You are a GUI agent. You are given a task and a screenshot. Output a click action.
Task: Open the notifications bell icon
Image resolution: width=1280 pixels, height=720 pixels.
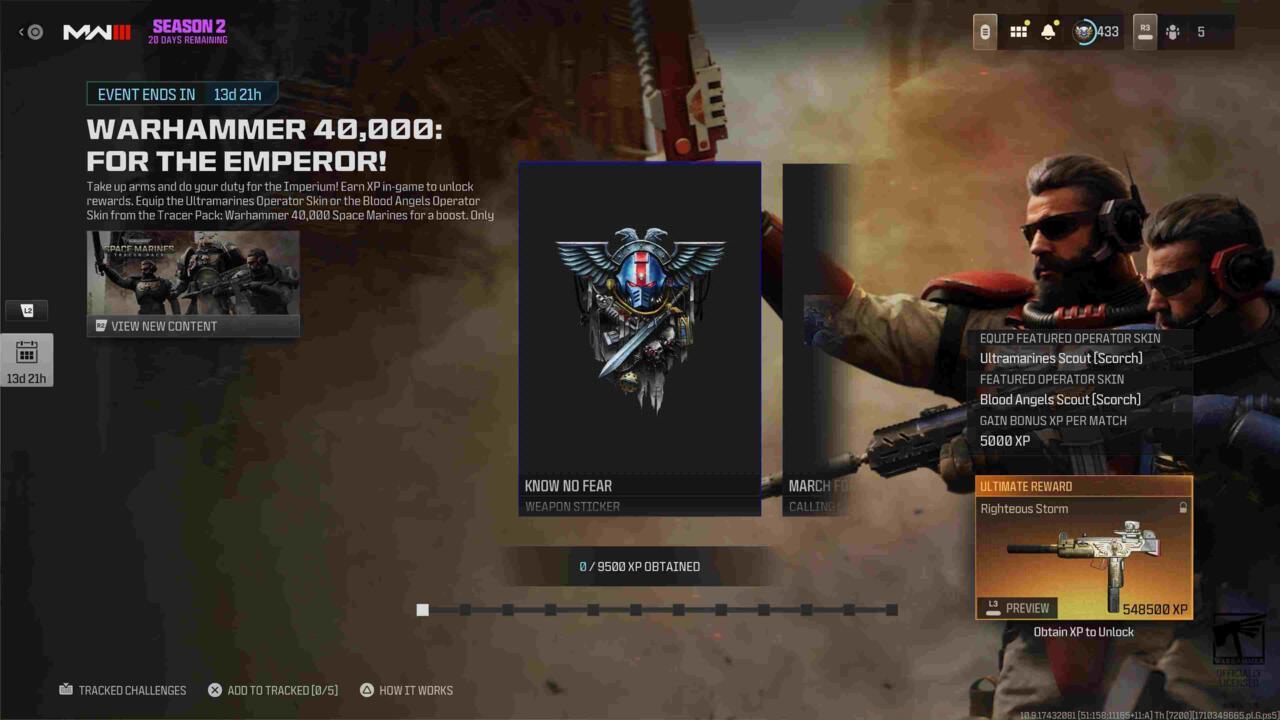(1046, 31)
